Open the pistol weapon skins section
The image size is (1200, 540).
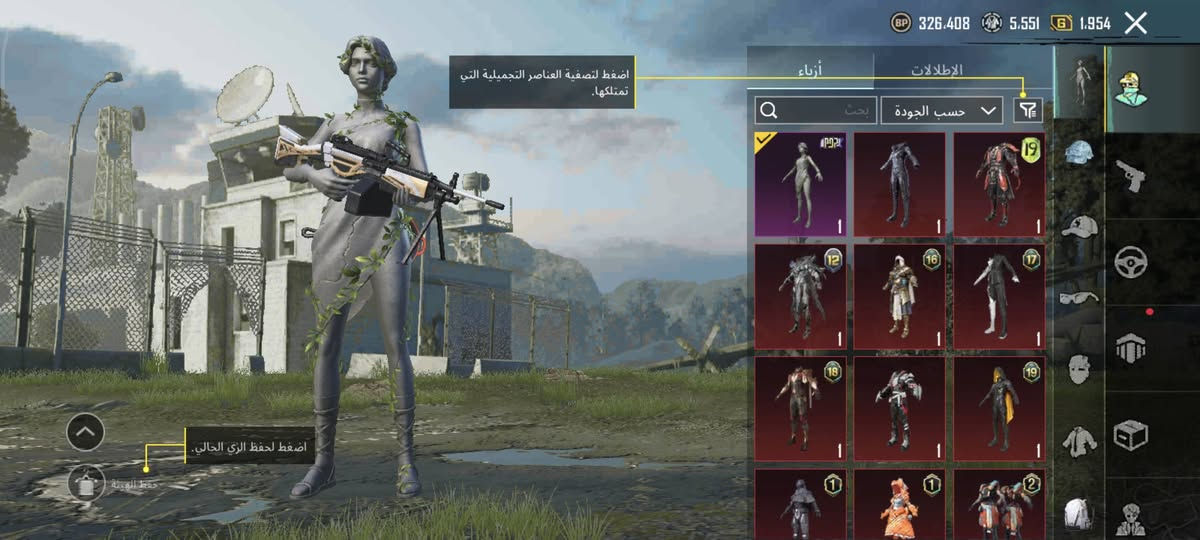[x=1132, y=176]
